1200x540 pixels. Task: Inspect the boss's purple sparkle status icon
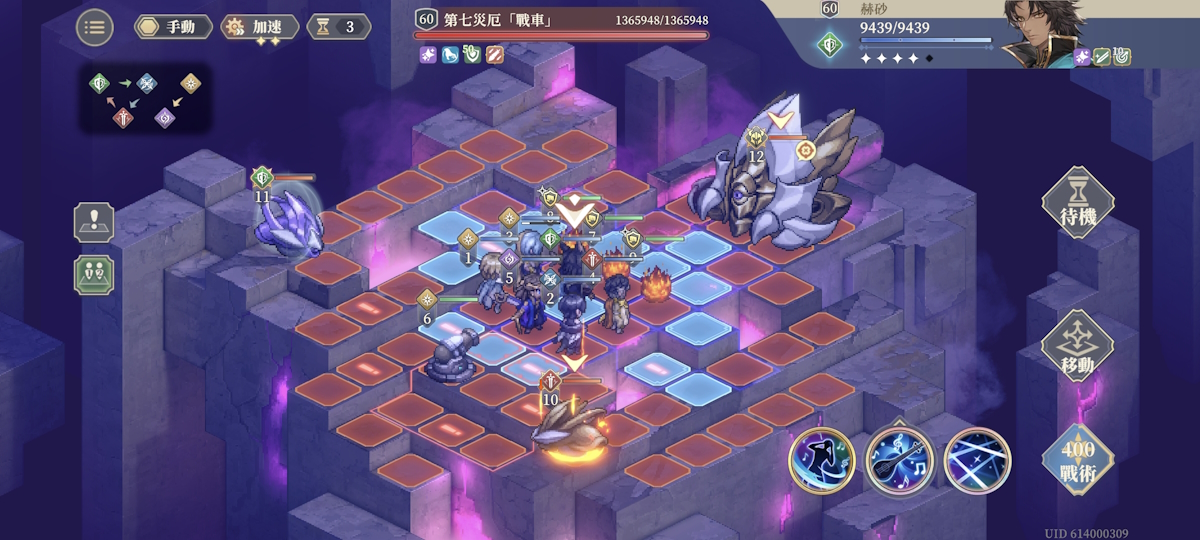click(427, 55)
